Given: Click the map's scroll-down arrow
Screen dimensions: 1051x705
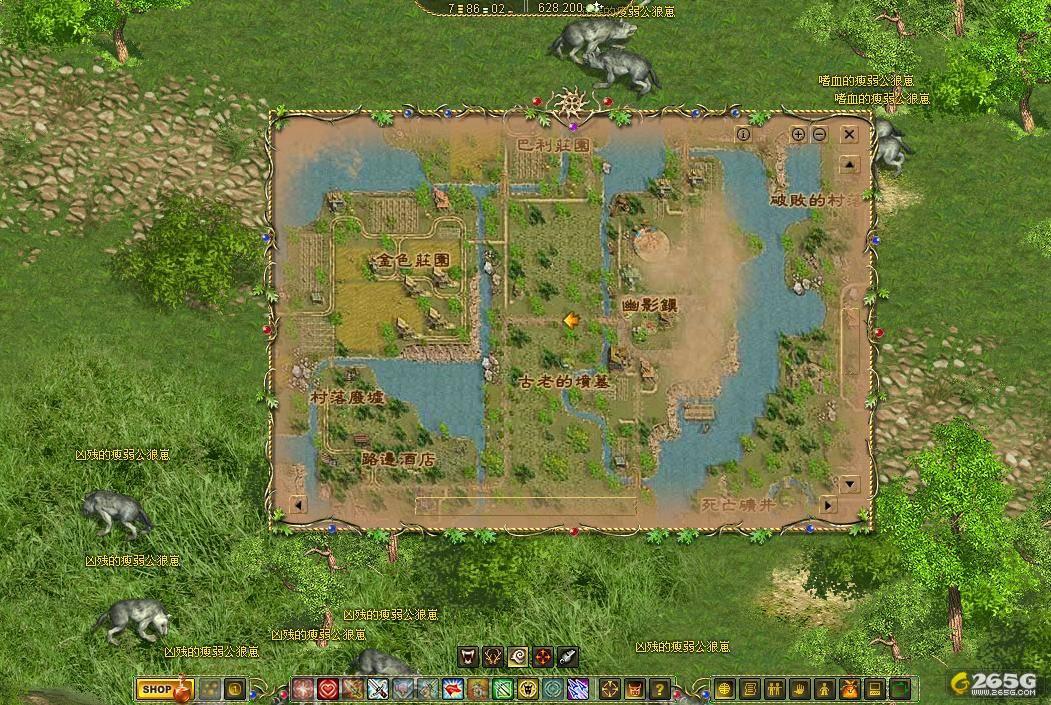Looking at the screenshot, I should click(x=849, y=484).
